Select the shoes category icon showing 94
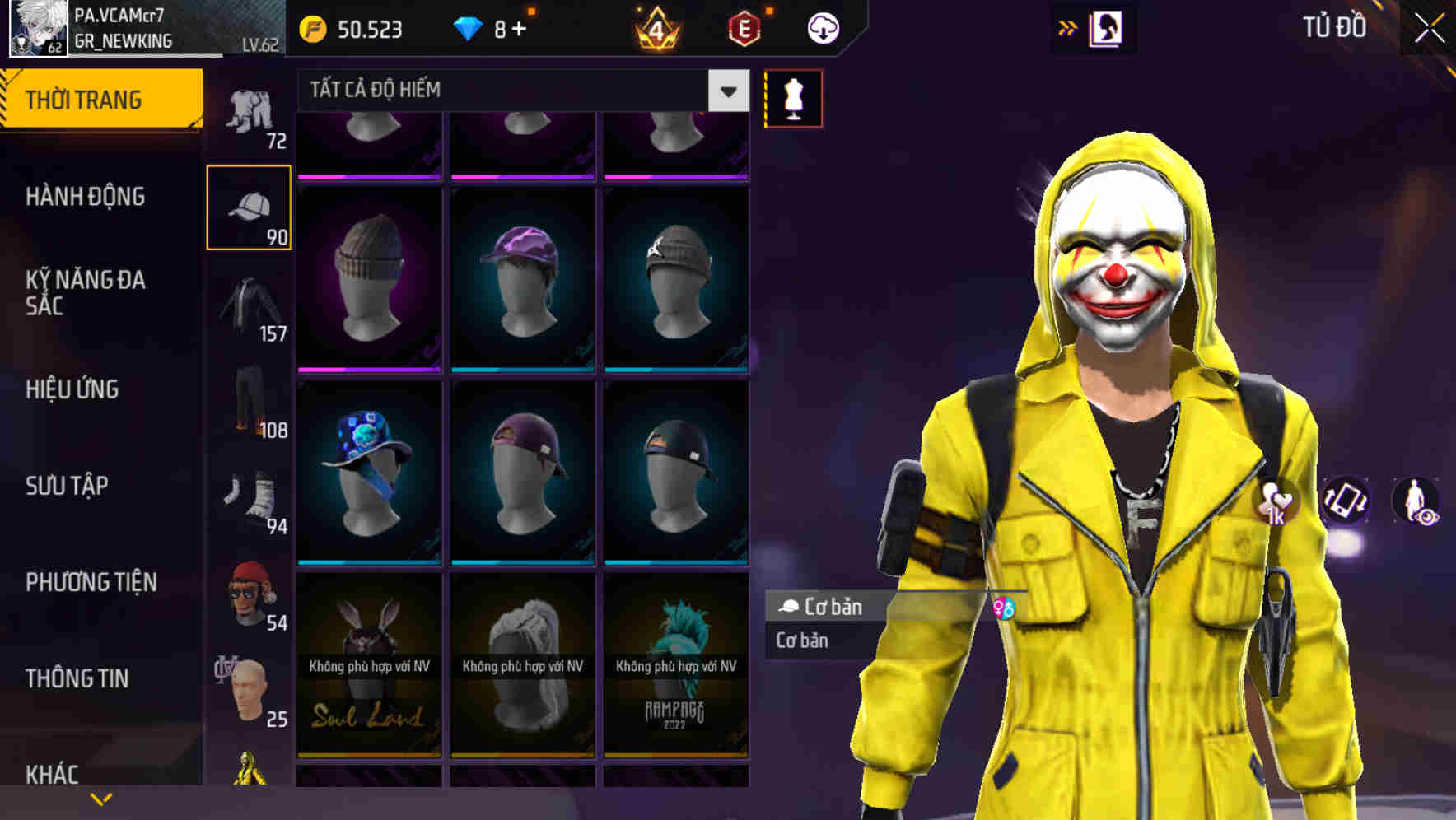This screenshot has width=1456, height=820. point(250,498)
